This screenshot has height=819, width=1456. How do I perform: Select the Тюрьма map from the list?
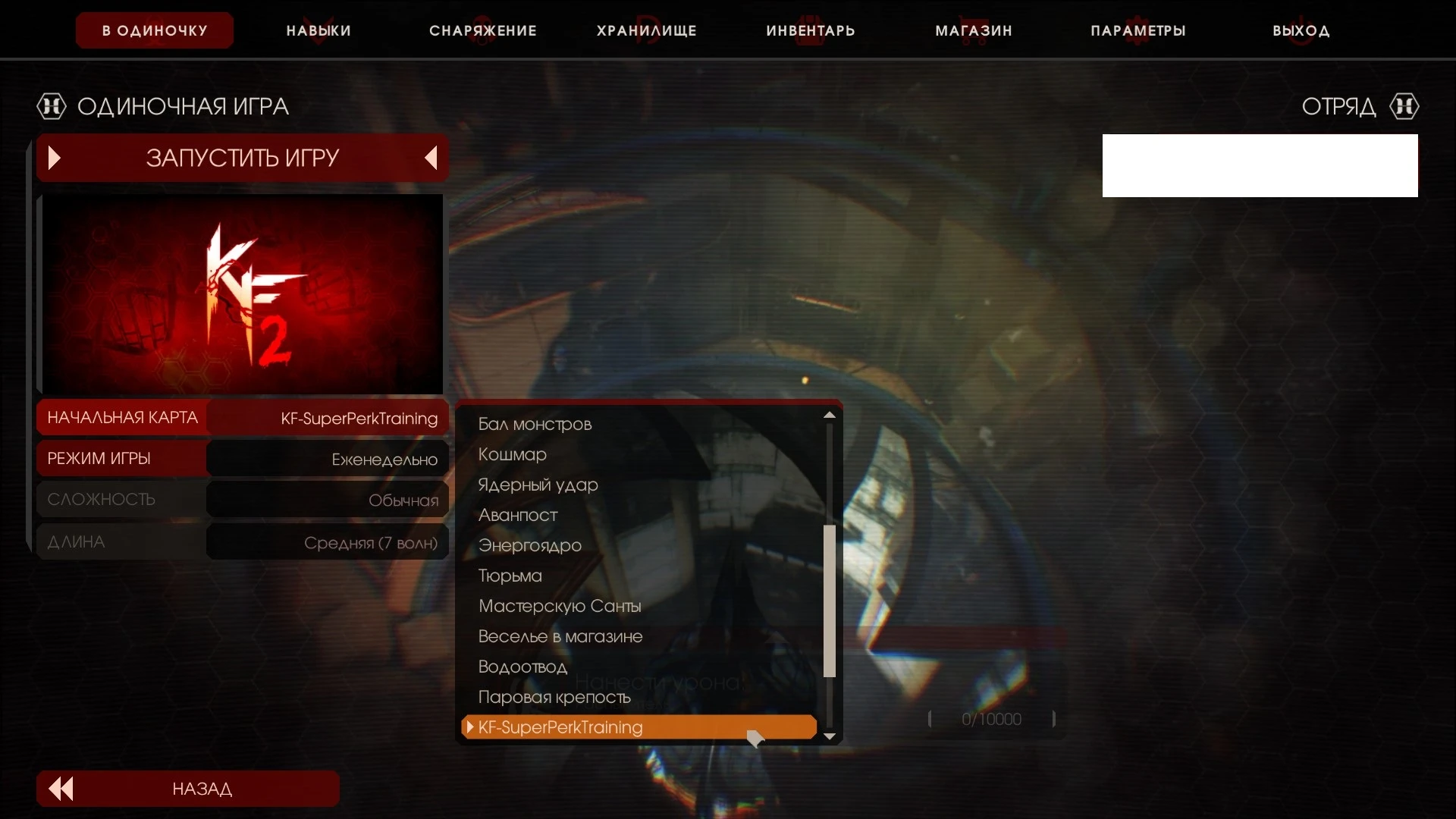tap(510, 576)
